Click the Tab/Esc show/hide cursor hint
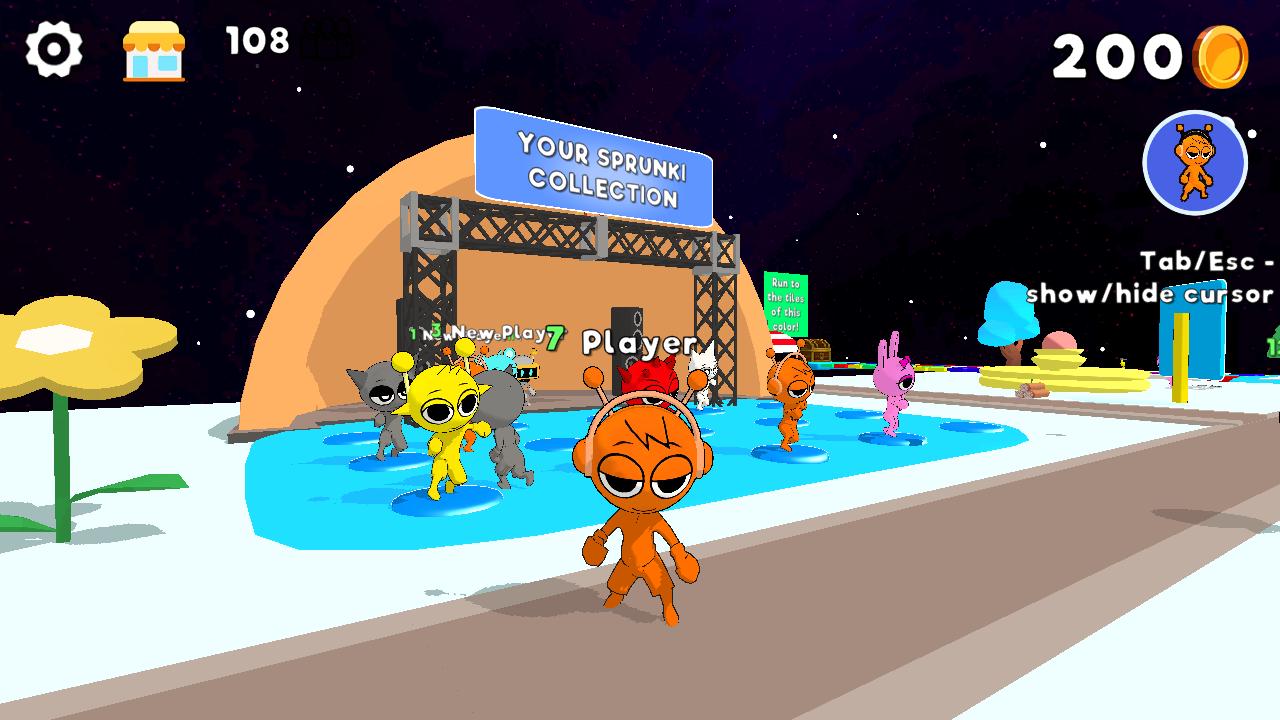Viewport: 1280px width, 720px height. point(1152,277)
